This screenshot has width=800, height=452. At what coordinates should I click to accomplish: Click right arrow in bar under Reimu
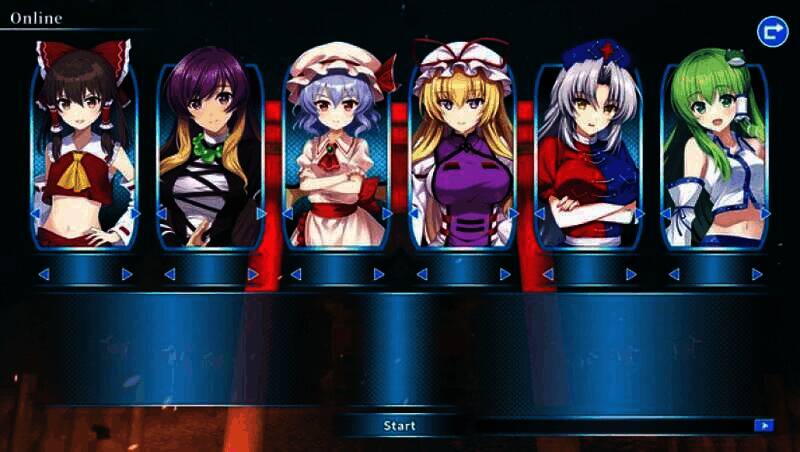click(x=127, y=274)
